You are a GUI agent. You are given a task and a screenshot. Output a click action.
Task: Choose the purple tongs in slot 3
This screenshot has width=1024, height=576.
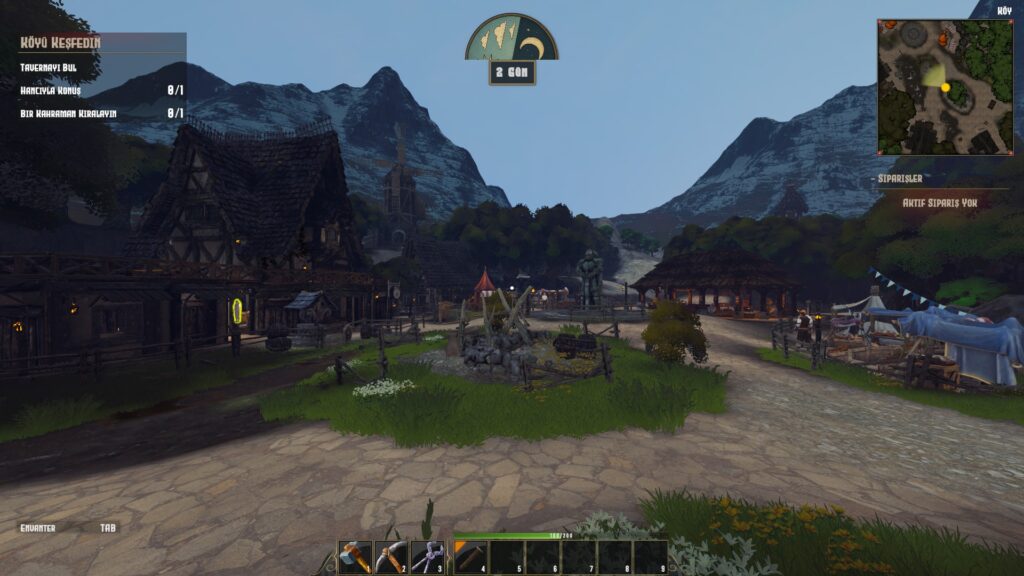(428, 557)
